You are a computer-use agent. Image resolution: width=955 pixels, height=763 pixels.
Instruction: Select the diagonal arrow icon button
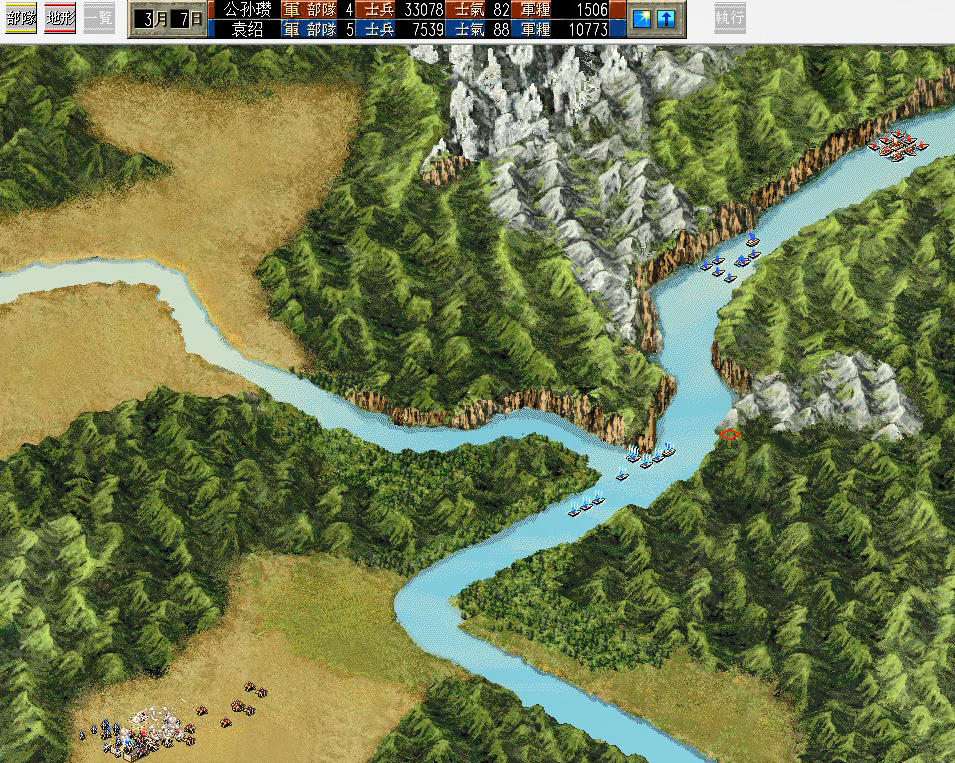(x=644, y=18)
